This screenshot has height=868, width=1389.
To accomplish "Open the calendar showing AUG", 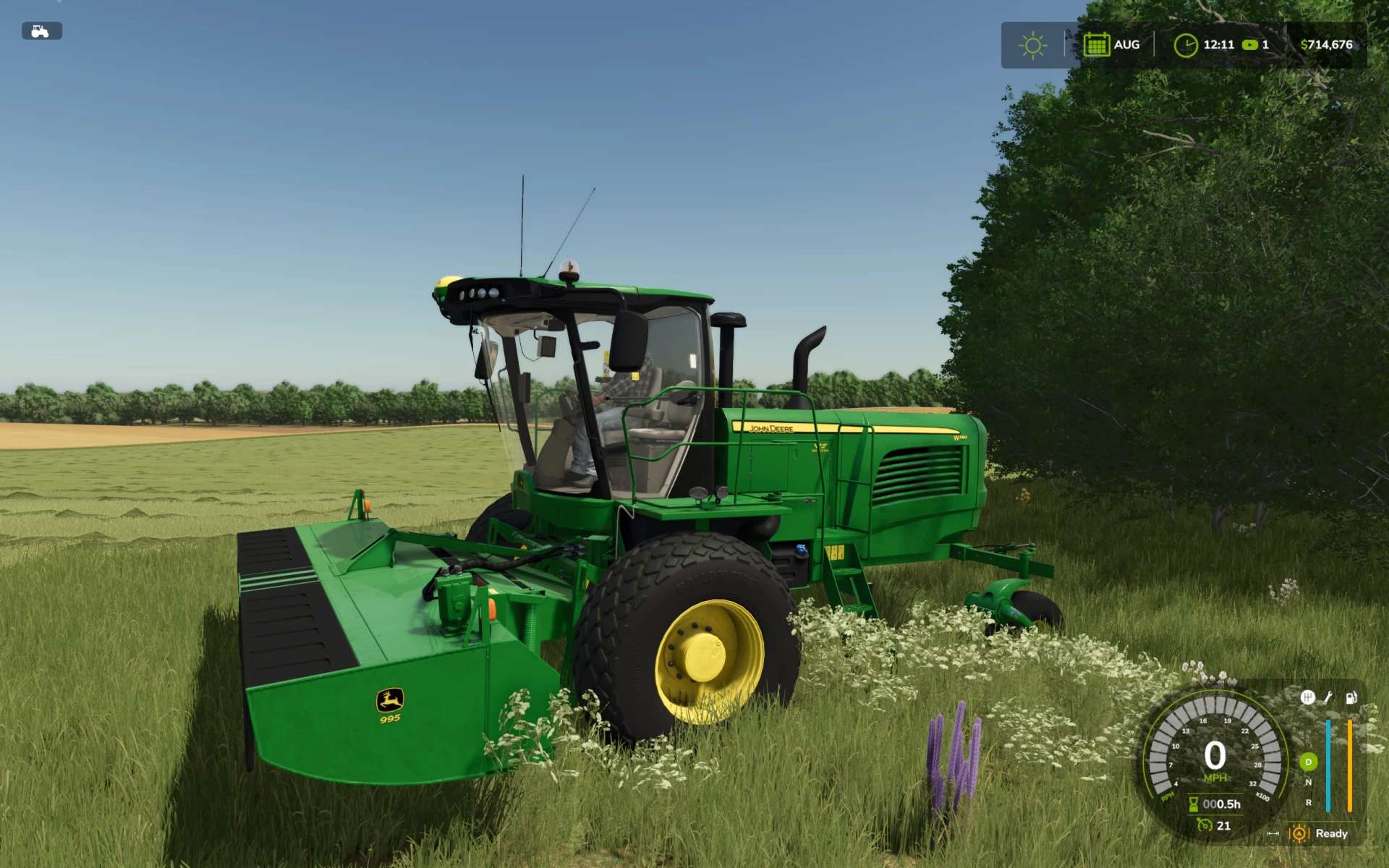I will point(1096,45).
